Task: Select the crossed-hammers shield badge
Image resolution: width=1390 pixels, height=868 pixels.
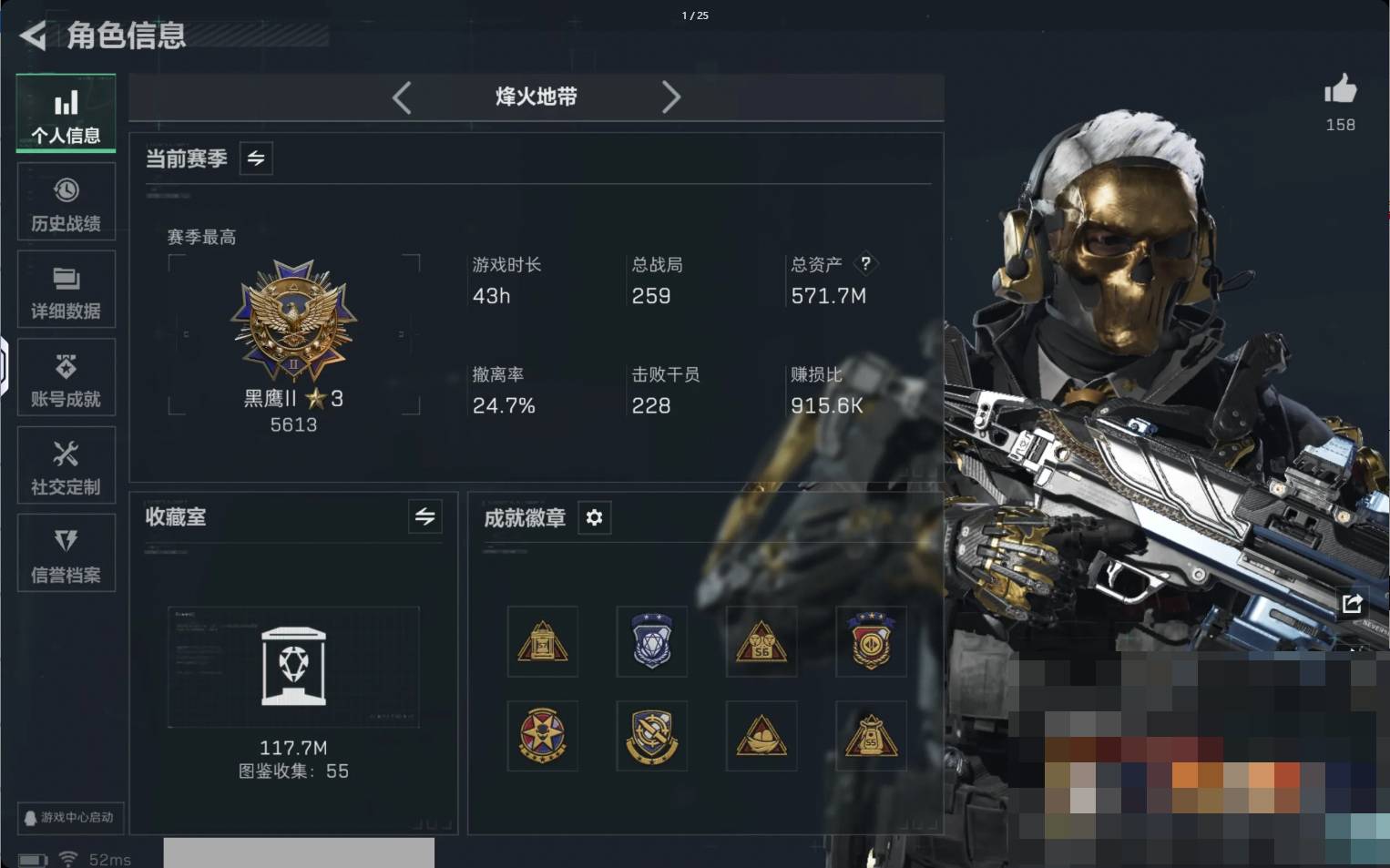Action: click(652, 736)
